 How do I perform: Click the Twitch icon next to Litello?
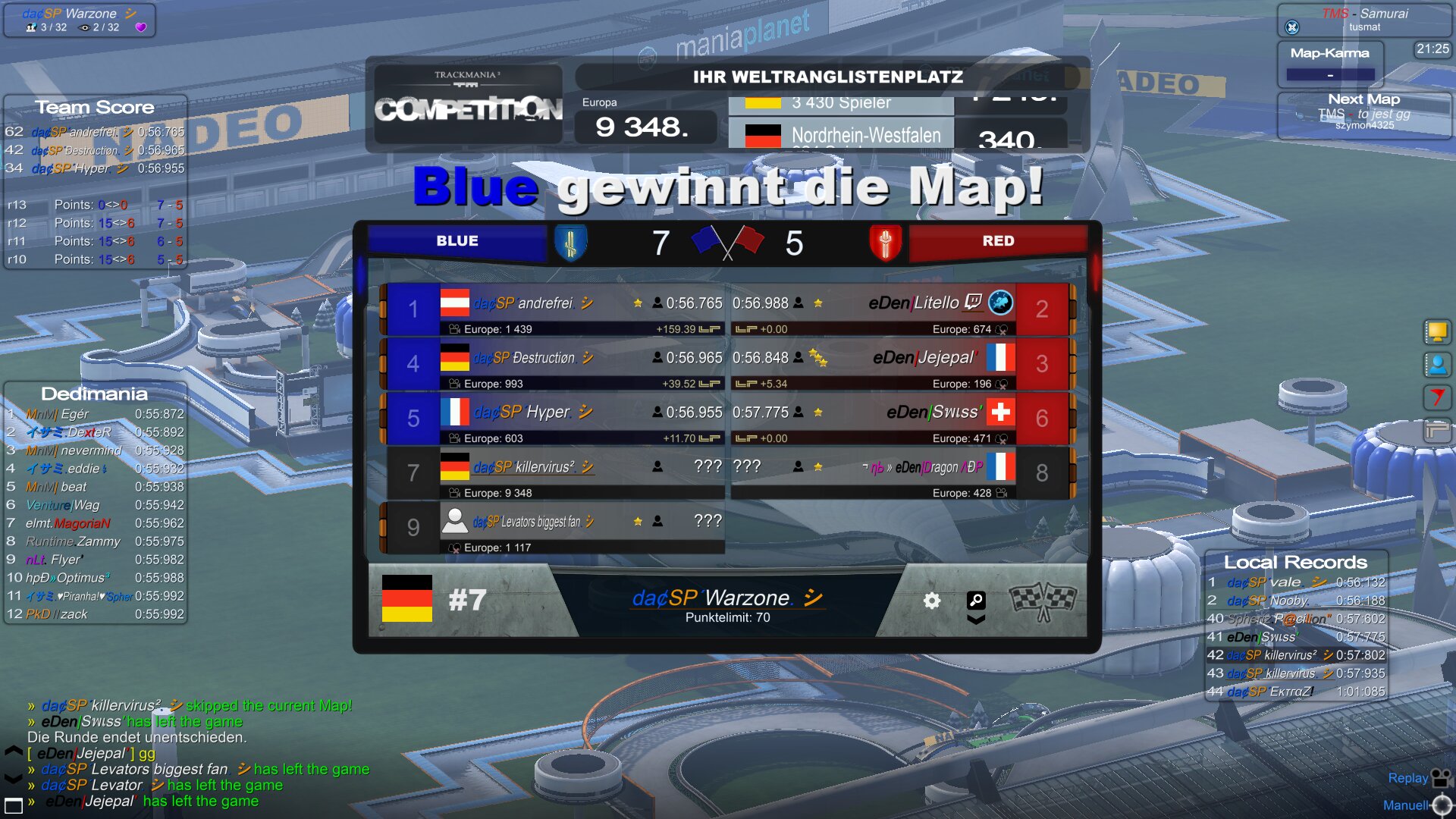pyautogui.click(x=972, y=303)
